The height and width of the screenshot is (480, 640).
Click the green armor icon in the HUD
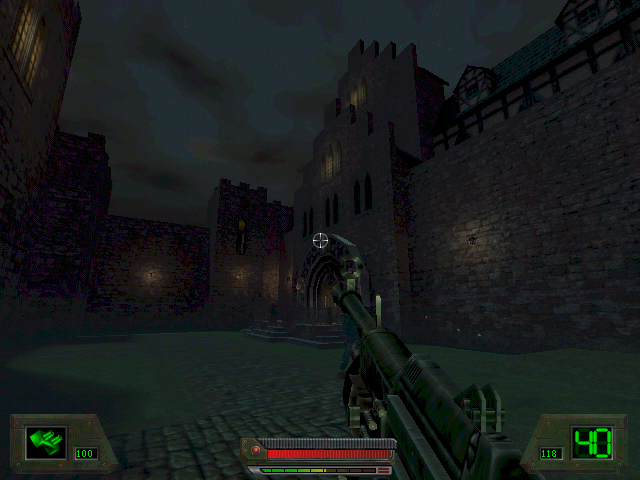point(45,440)
